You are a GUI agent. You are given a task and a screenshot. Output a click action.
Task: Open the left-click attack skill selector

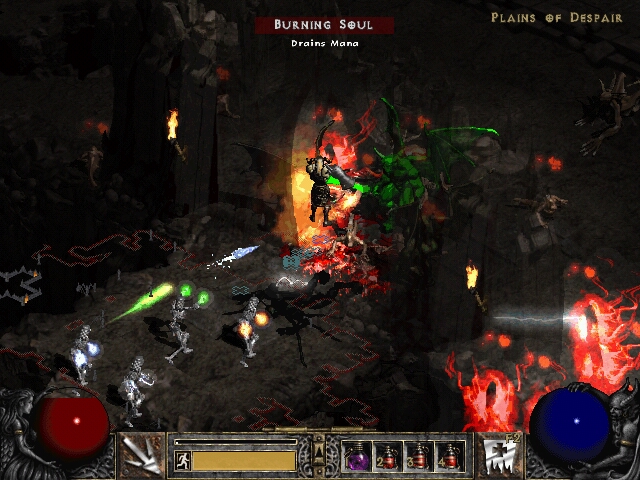142,455
